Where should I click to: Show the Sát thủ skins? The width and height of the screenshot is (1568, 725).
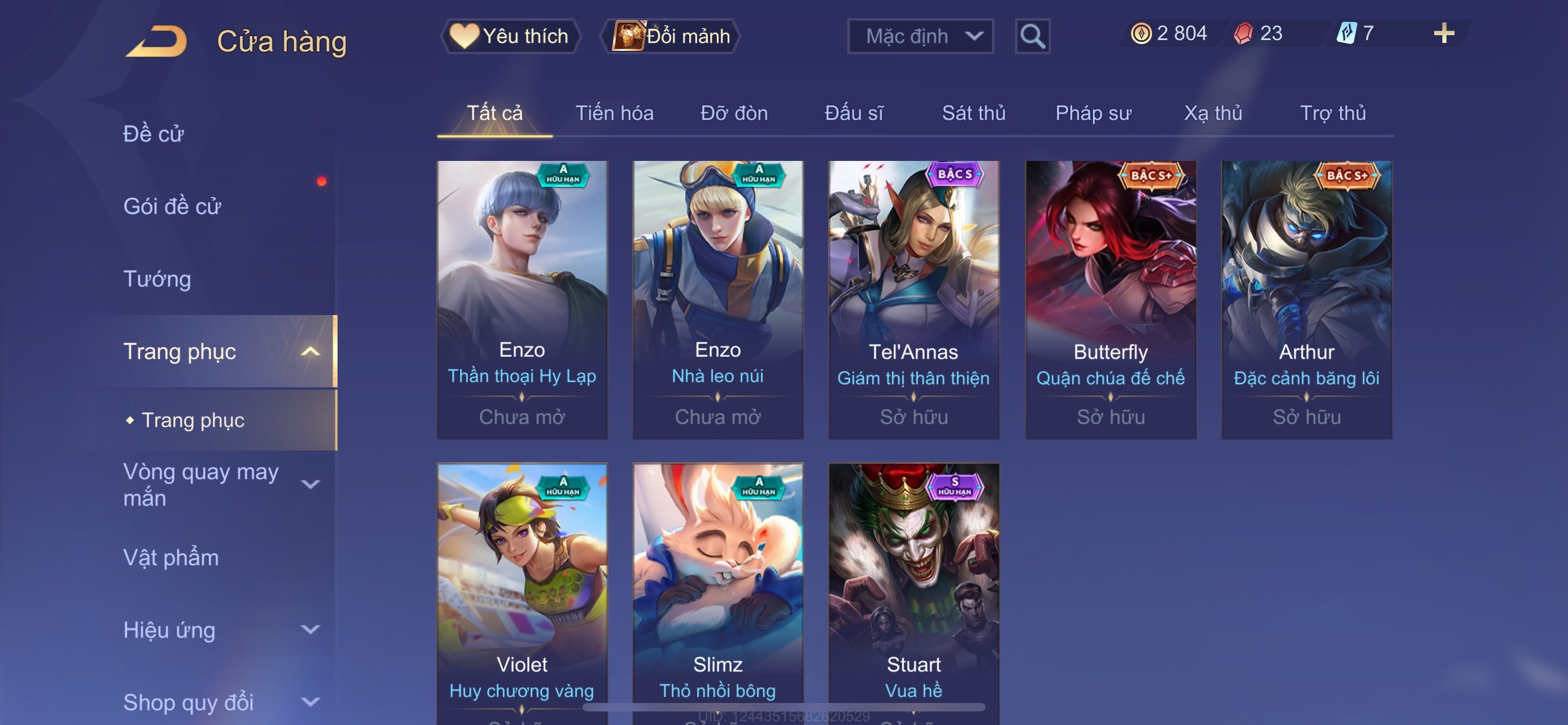(973, 113)
